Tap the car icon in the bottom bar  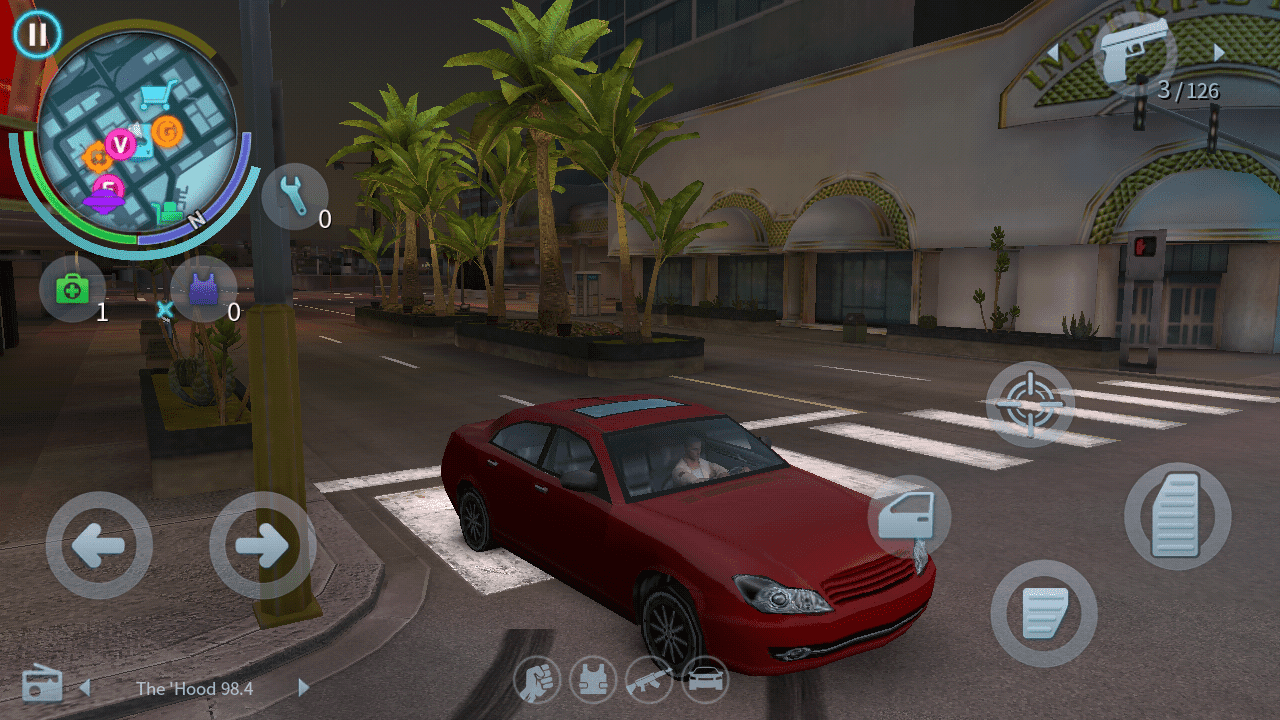click(x=705, y=682)
